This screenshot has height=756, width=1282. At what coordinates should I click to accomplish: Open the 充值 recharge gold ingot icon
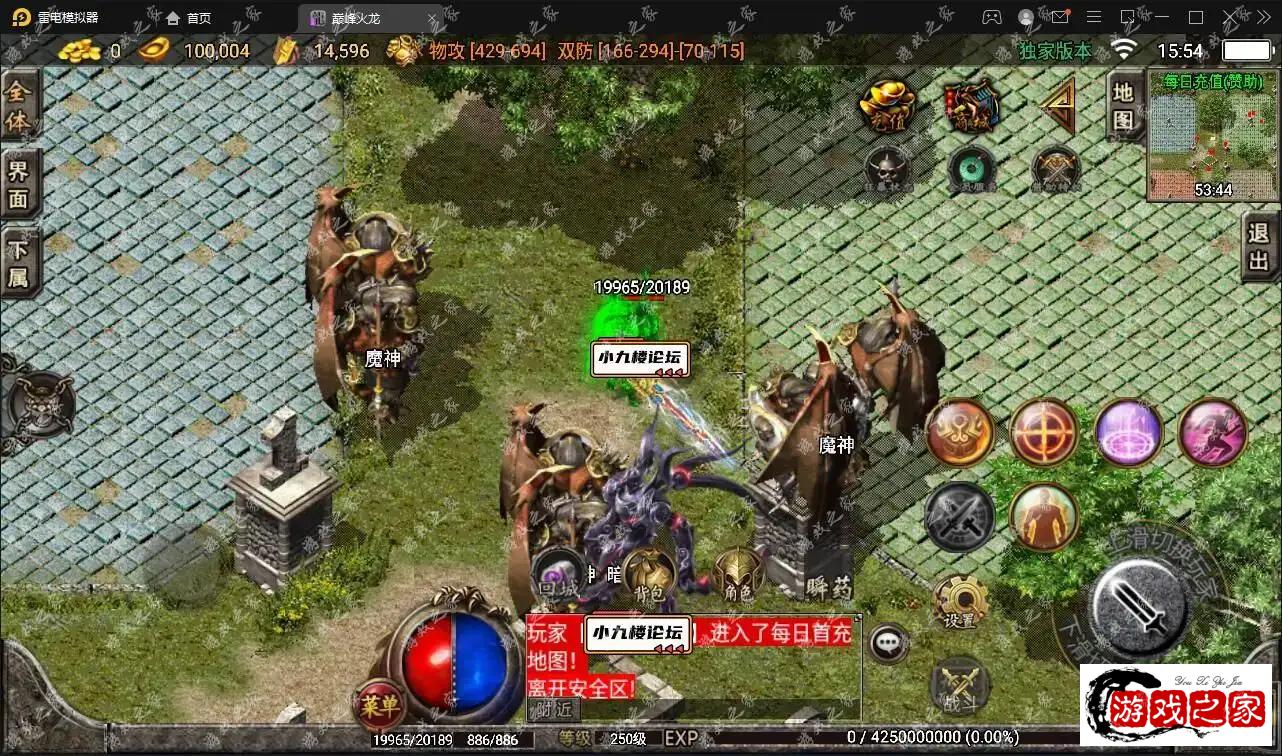888,104
